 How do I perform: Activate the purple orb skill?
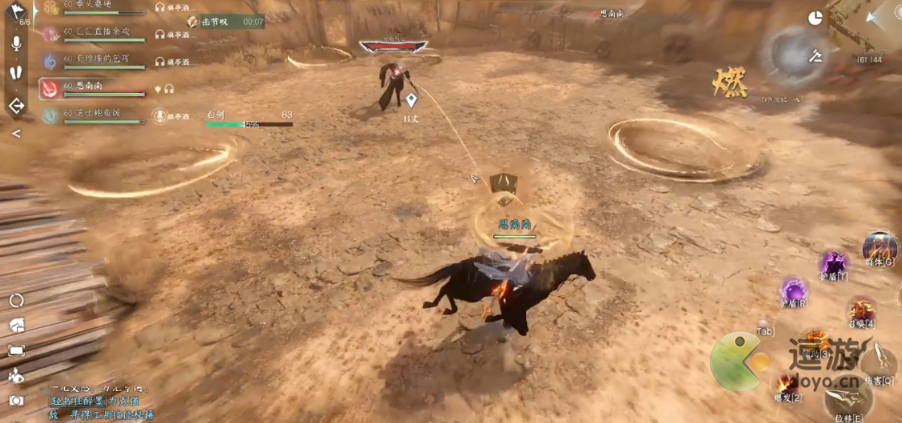(x=793, y=292)
